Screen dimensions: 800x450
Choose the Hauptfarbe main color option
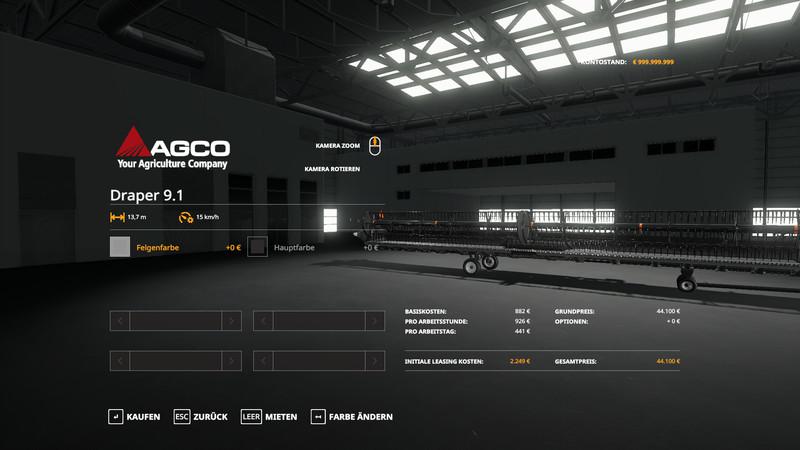(x=294, y=247)
